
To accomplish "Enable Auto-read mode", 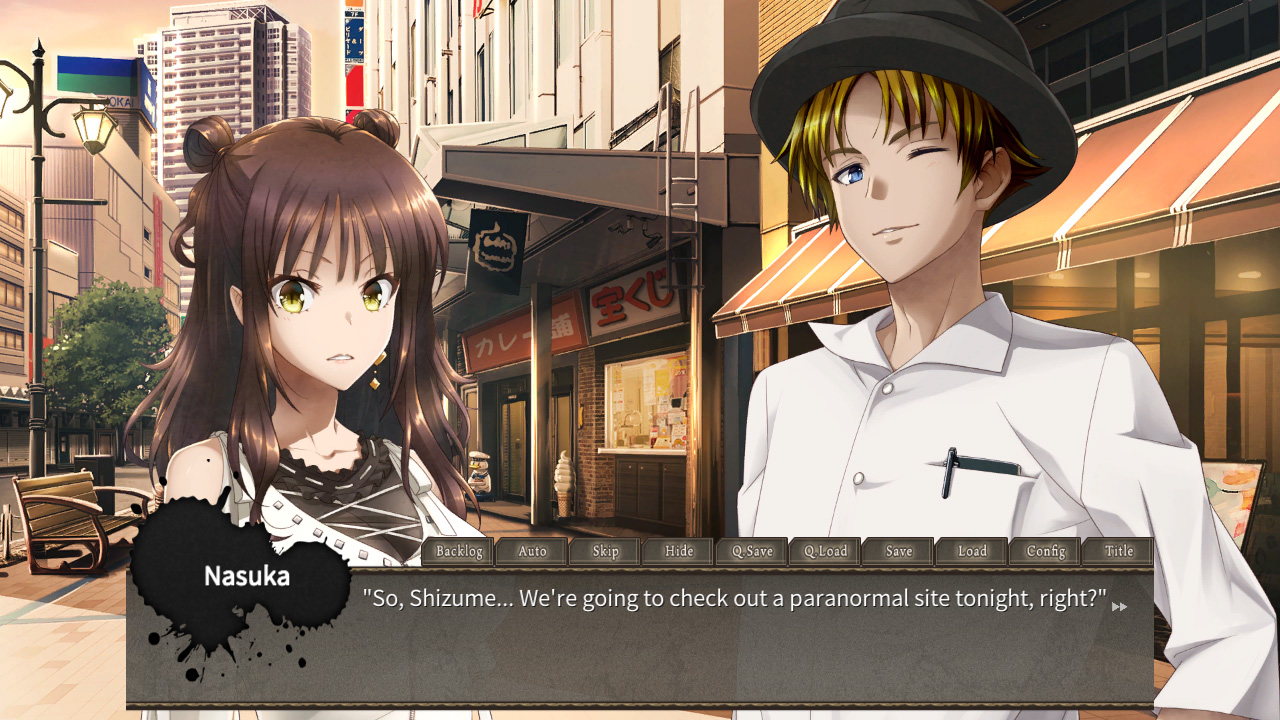I will [532, 551].
